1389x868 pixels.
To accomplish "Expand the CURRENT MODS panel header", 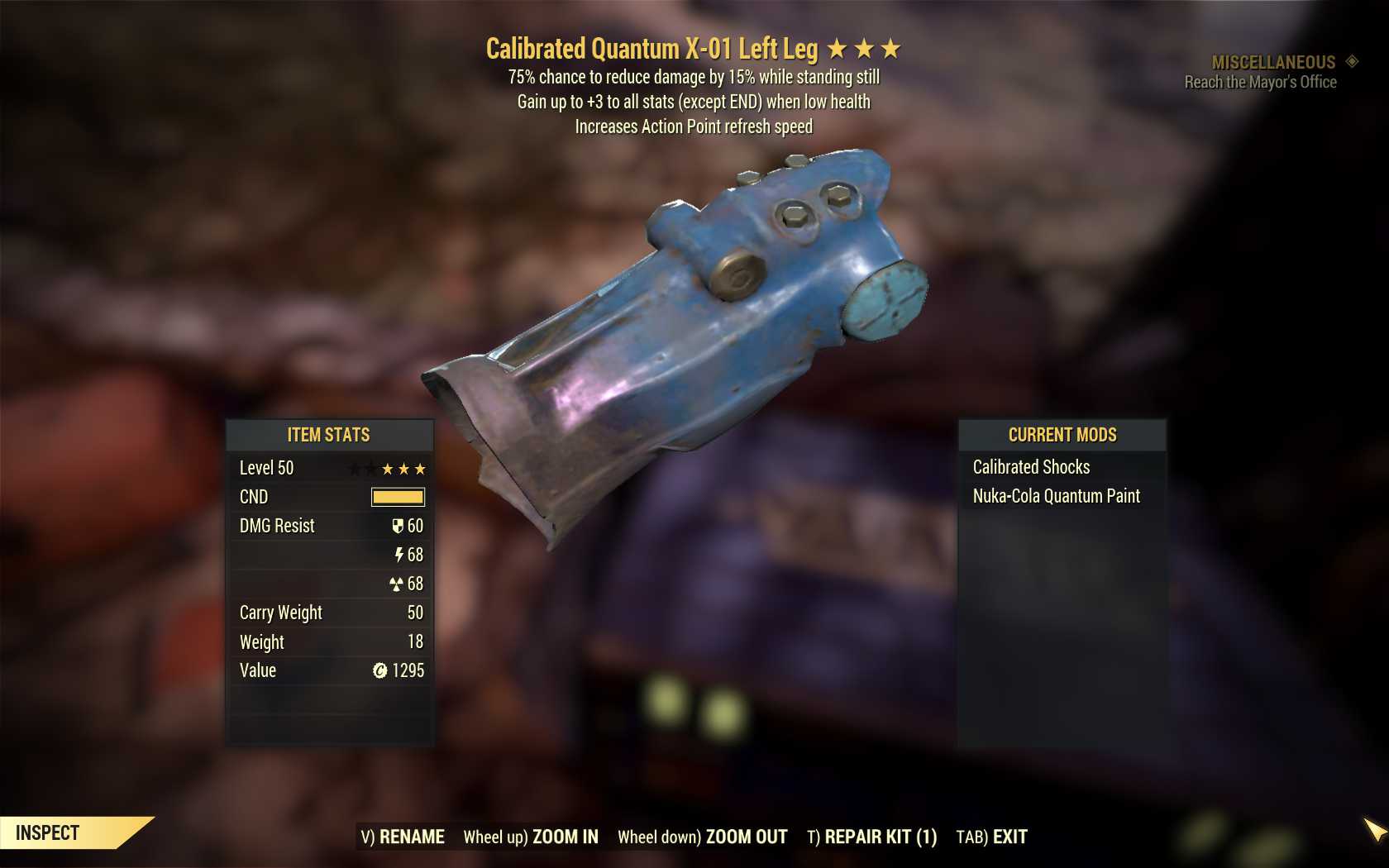I will tap(1062, 435).
